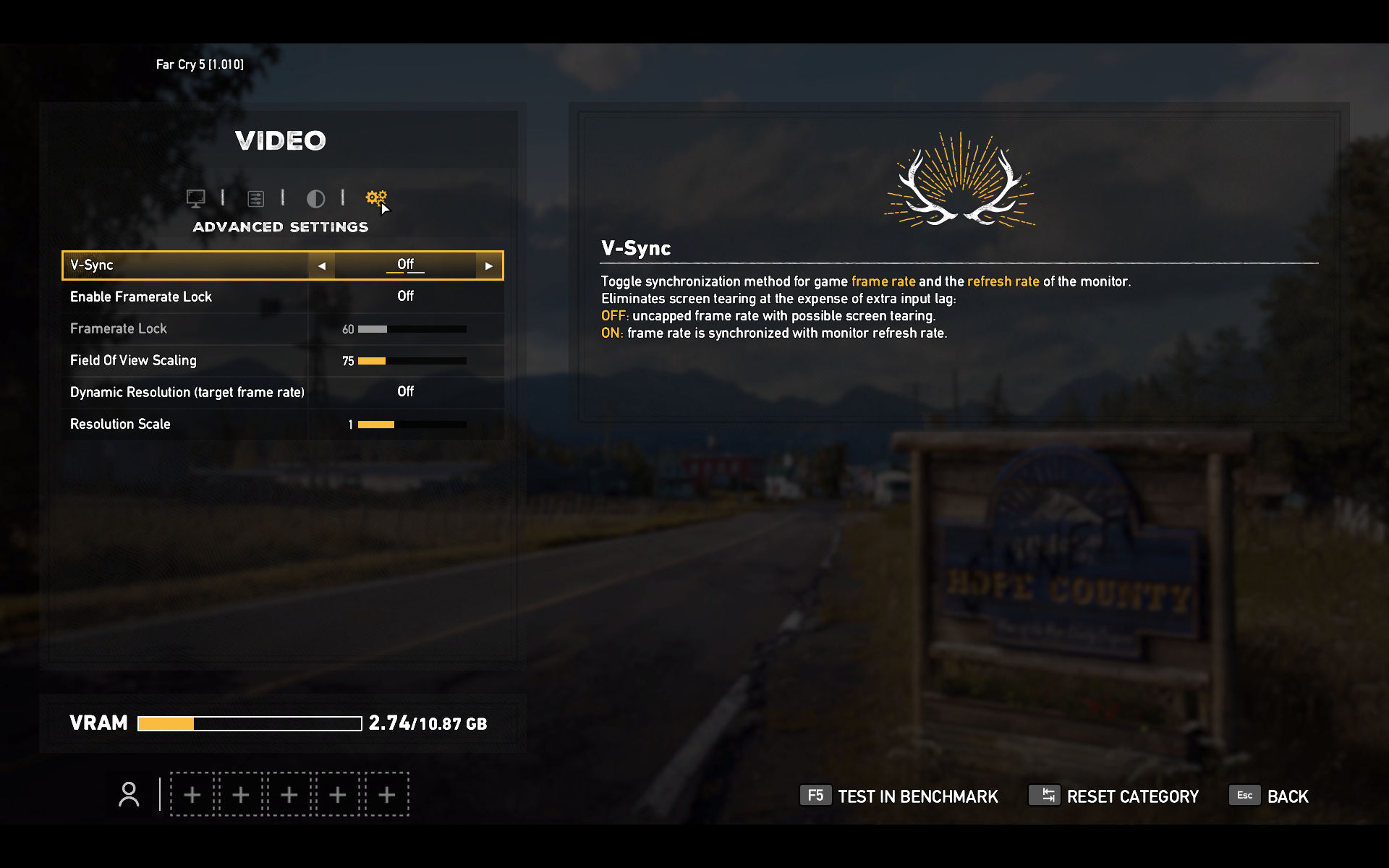This screenshot has height=868, width=1389.
Task: Select the half-circle color tab
Action: pyautogui.click(x=315, y=198)
